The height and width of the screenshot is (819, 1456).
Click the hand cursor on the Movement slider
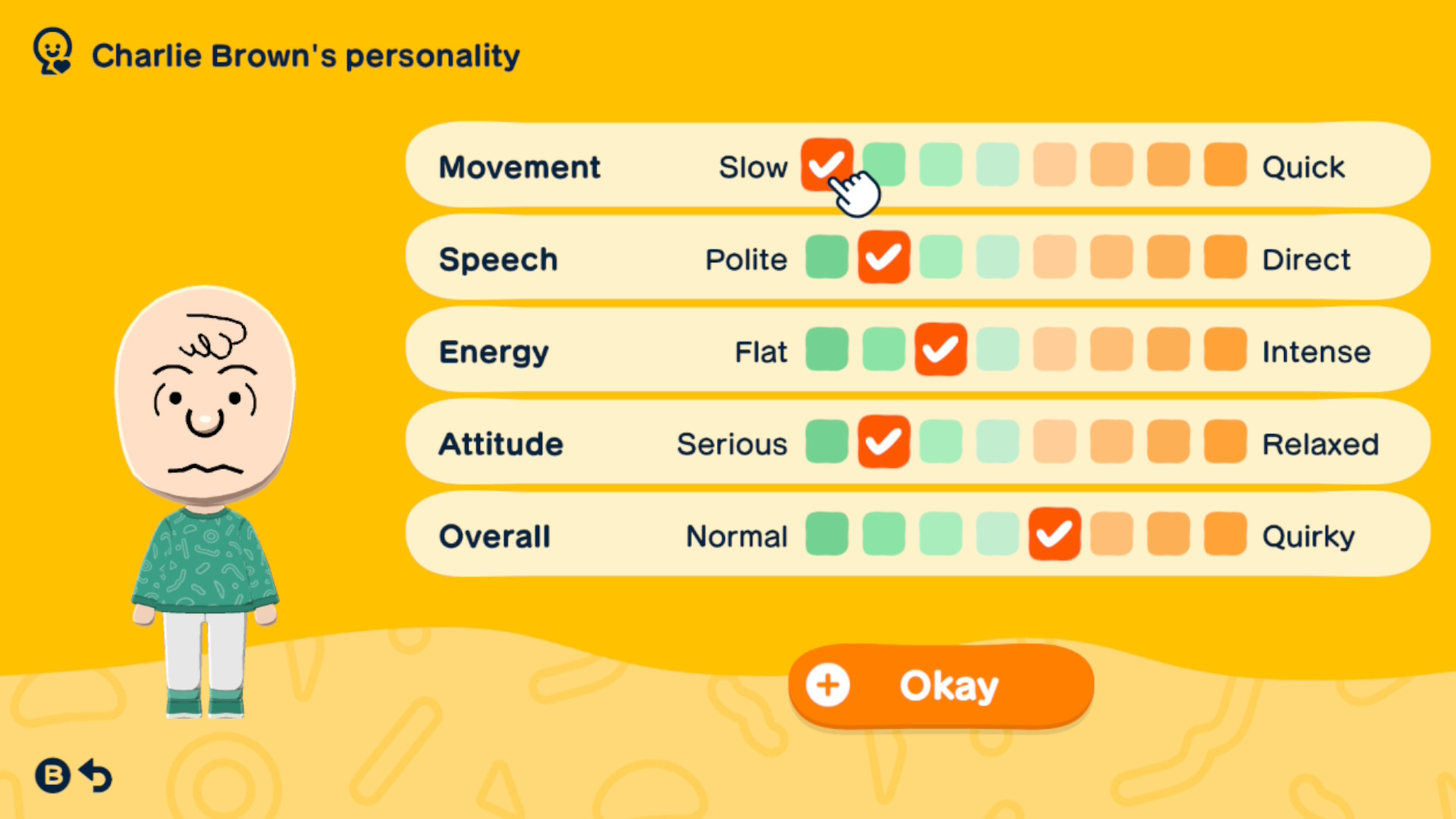click(x=855, y=191)
